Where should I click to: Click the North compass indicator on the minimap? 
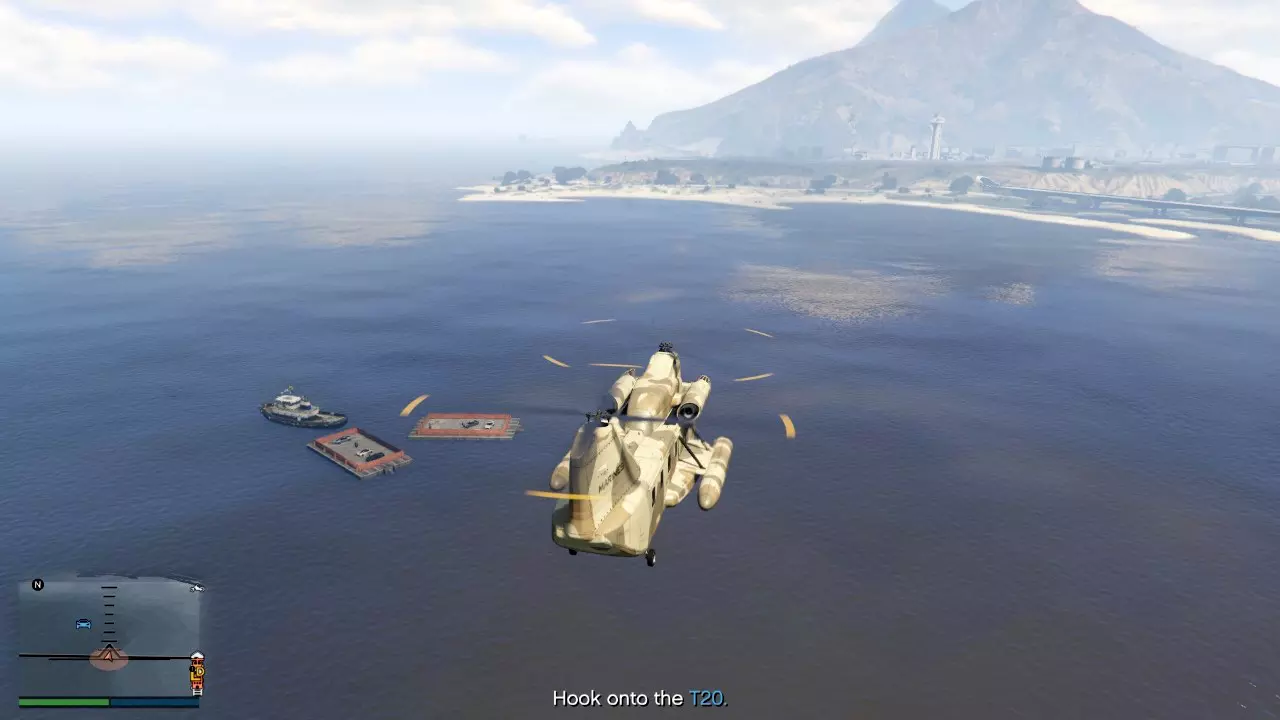[x=38, y=584]
